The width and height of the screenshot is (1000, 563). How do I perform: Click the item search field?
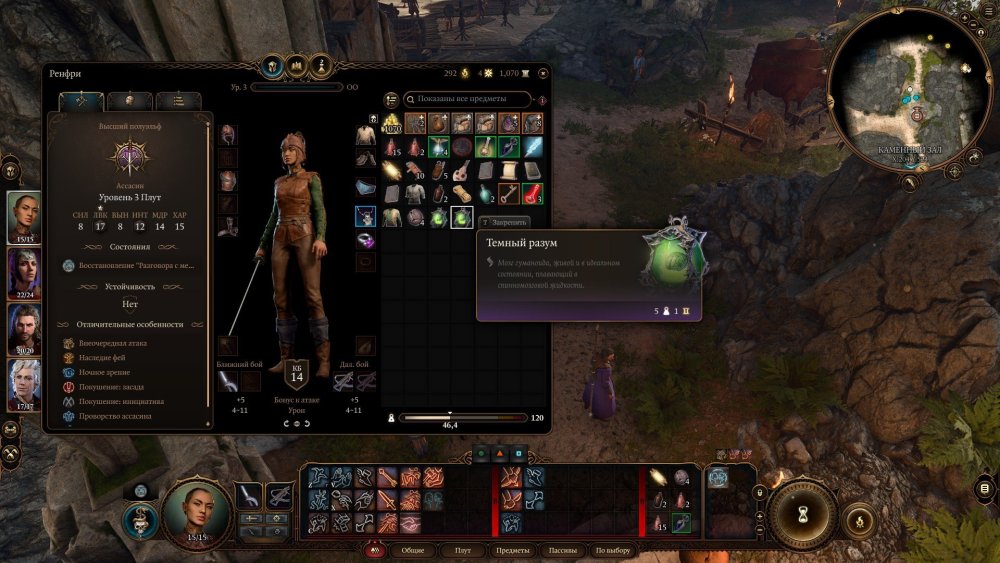tap(468, 99)
